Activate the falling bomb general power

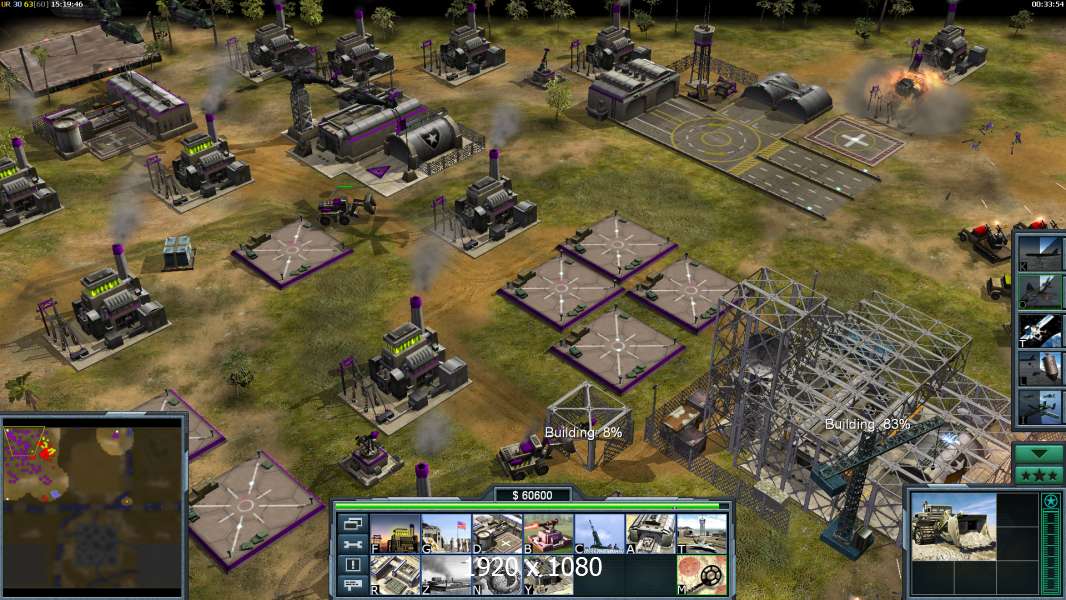[1039, 368]
